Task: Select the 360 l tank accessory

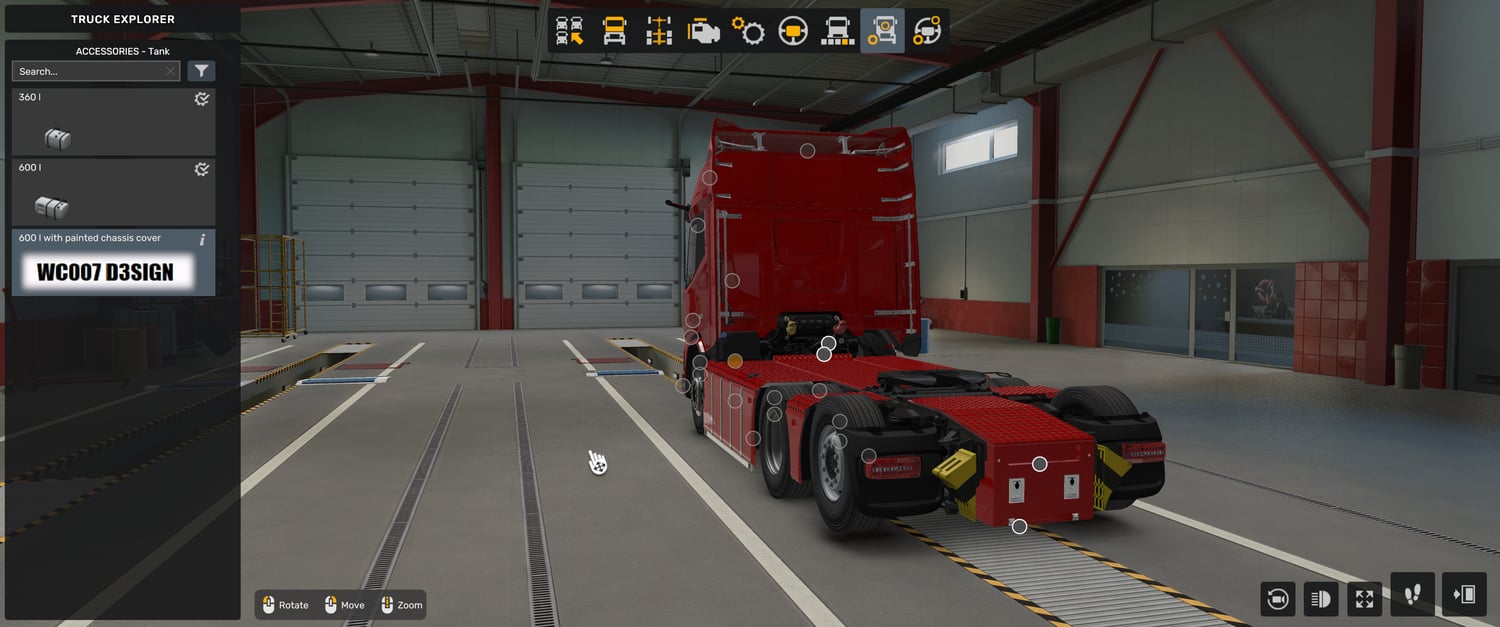Action: point(113,122)
